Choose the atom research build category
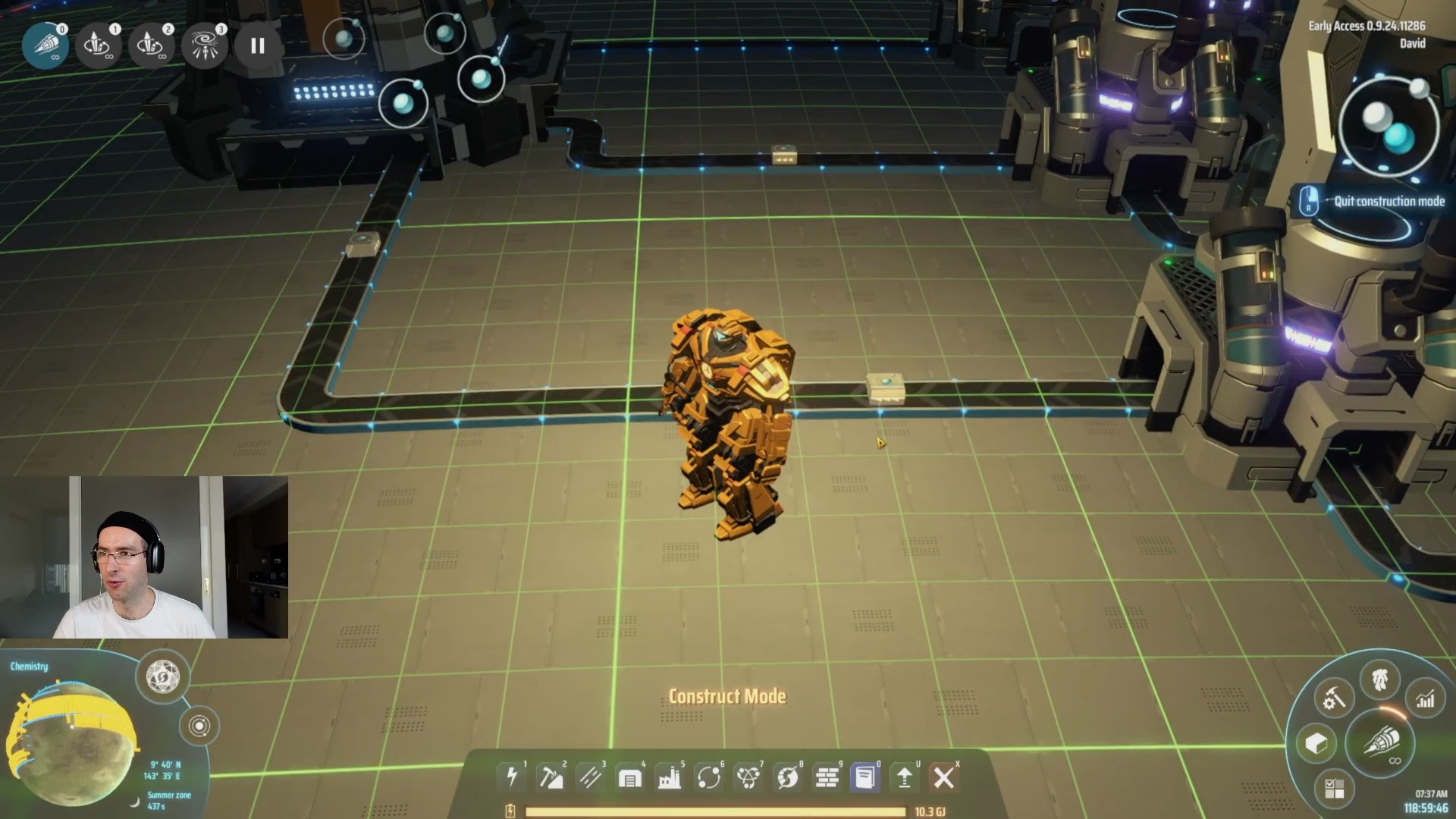1456x819 pixels. click(748, 777)
